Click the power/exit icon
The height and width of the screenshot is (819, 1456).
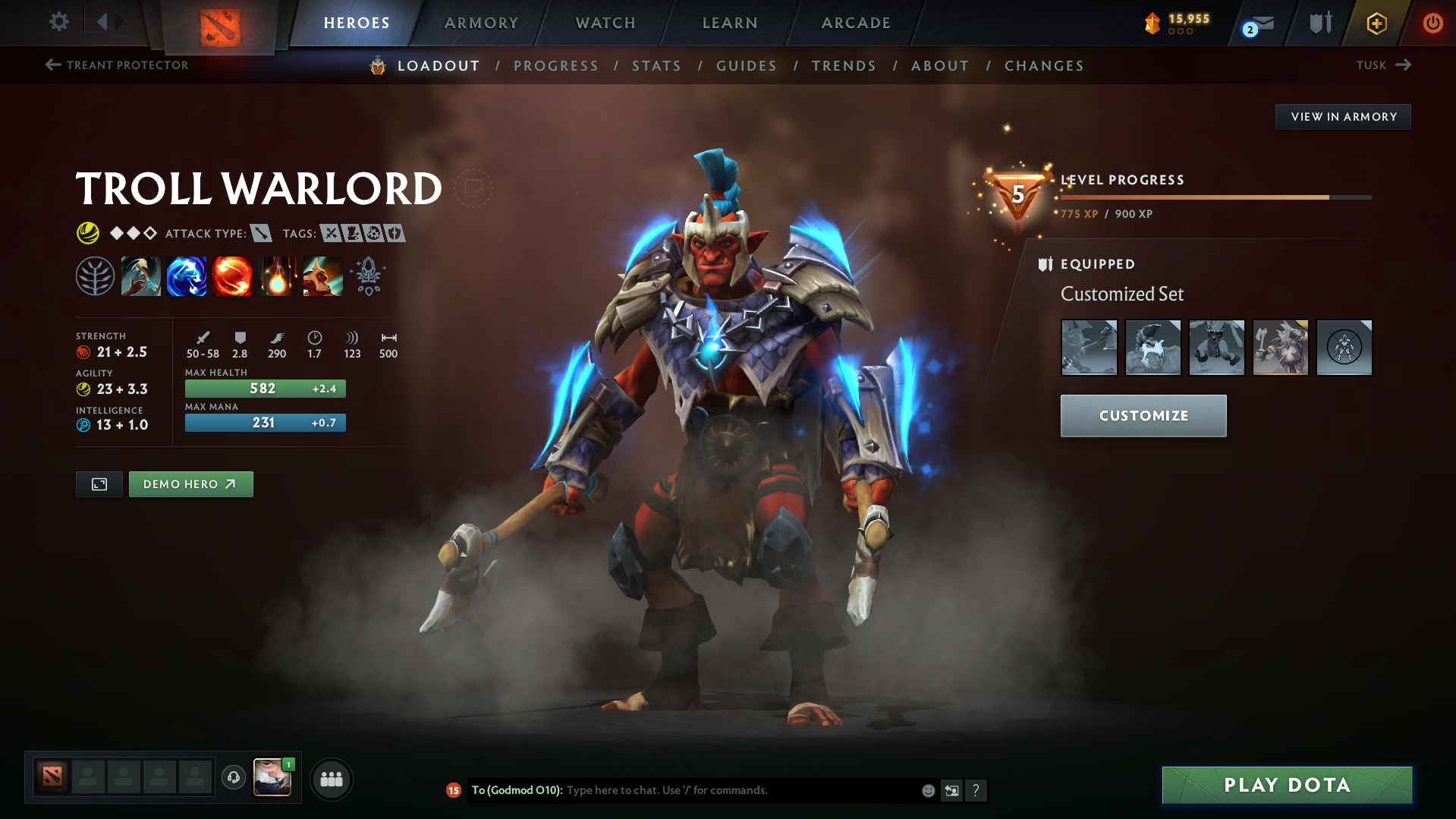click(x=1432, y=23)
